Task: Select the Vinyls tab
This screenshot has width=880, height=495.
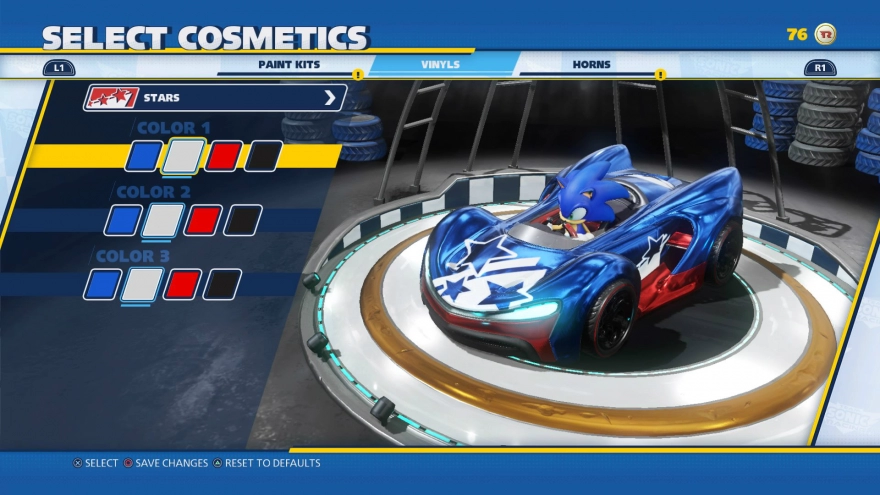Action: [440, 65]
